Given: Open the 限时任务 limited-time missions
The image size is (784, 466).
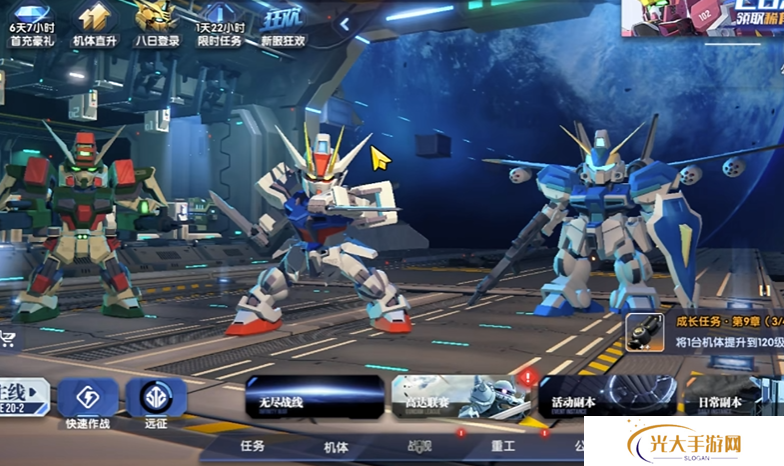Looking at the screenshot, I should (220, 22).
